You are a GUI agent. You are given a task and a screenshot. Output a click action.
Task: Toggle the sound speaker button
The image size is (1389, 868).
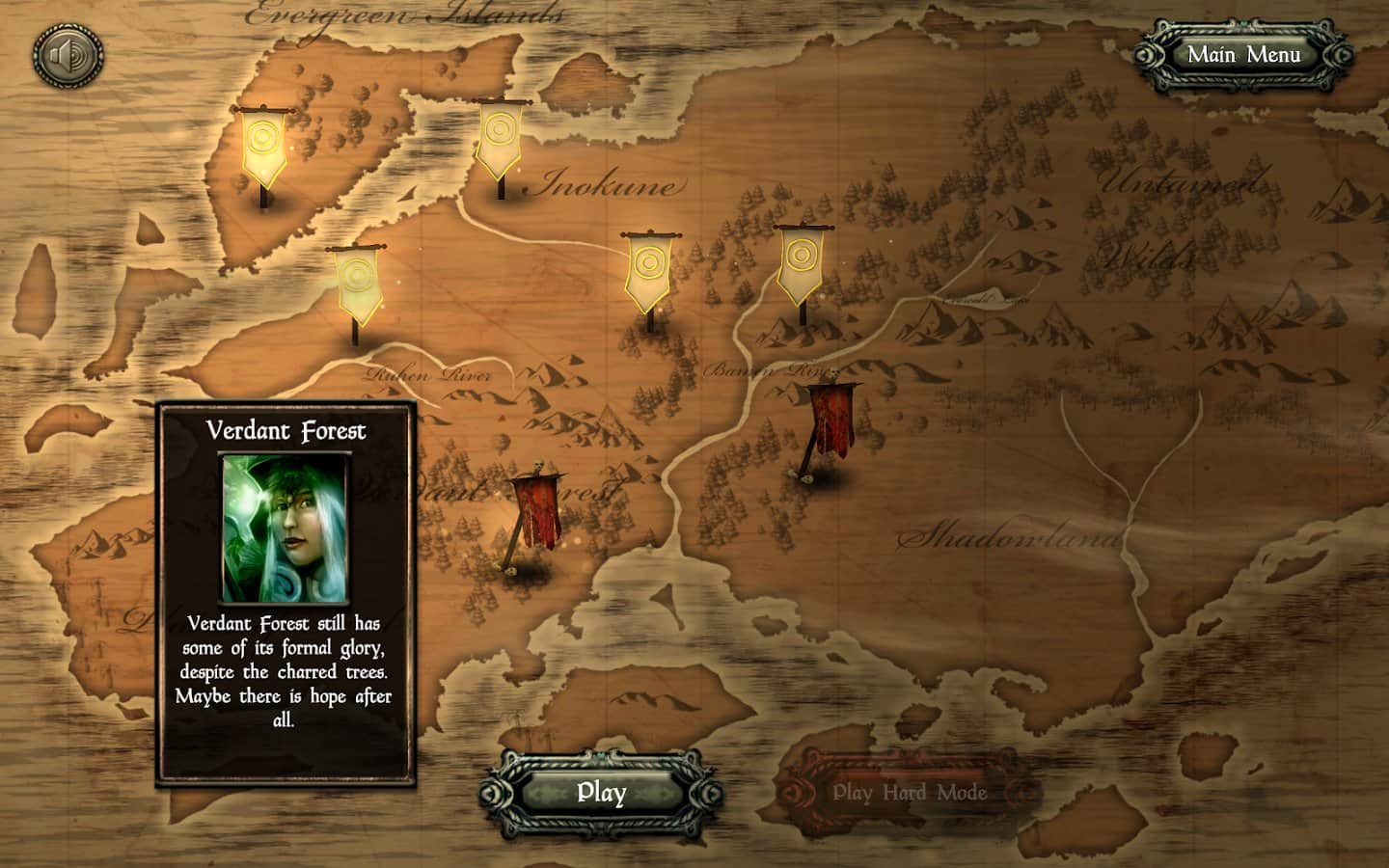click(x=69, y=58)
